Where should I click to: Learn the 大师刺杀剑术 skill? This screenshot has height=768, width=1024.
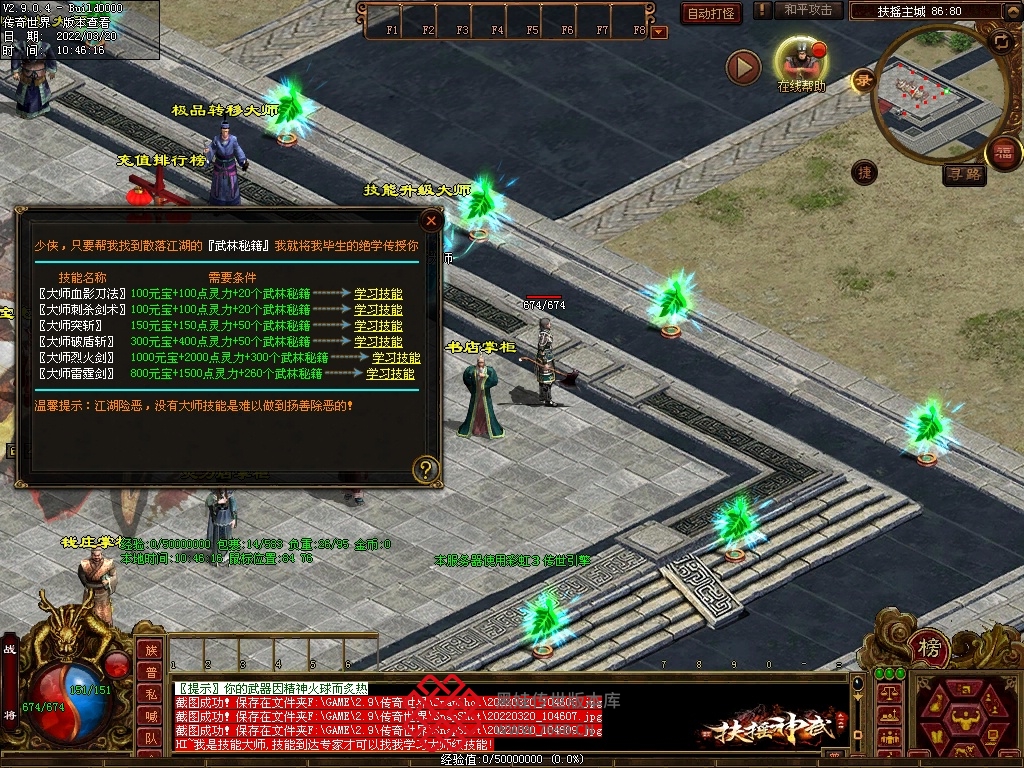(x=378, y=310)
